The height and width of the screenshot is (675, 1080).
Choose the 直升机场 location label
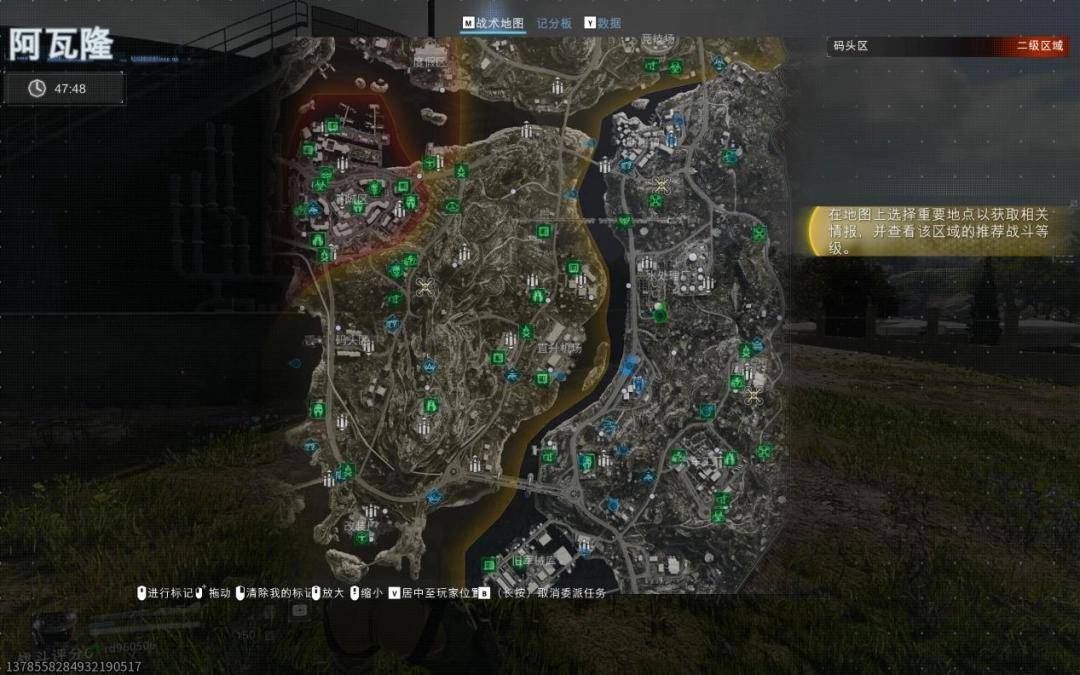[559, 348]
